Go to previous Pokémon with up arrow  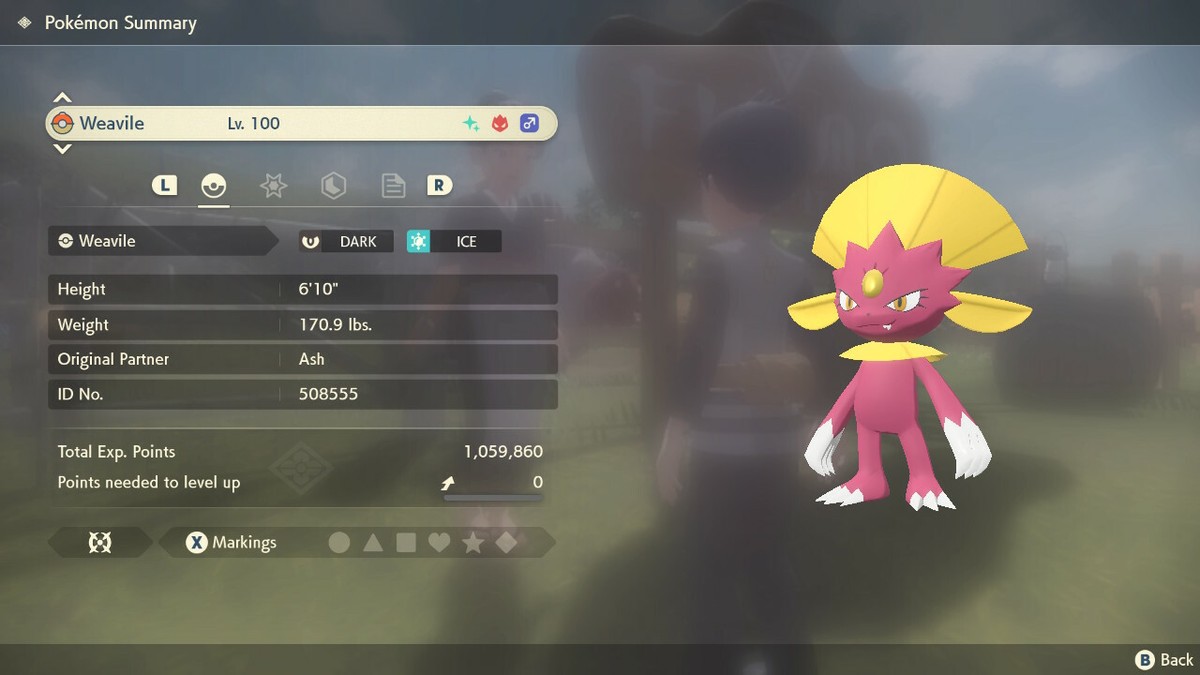[62, 98]
